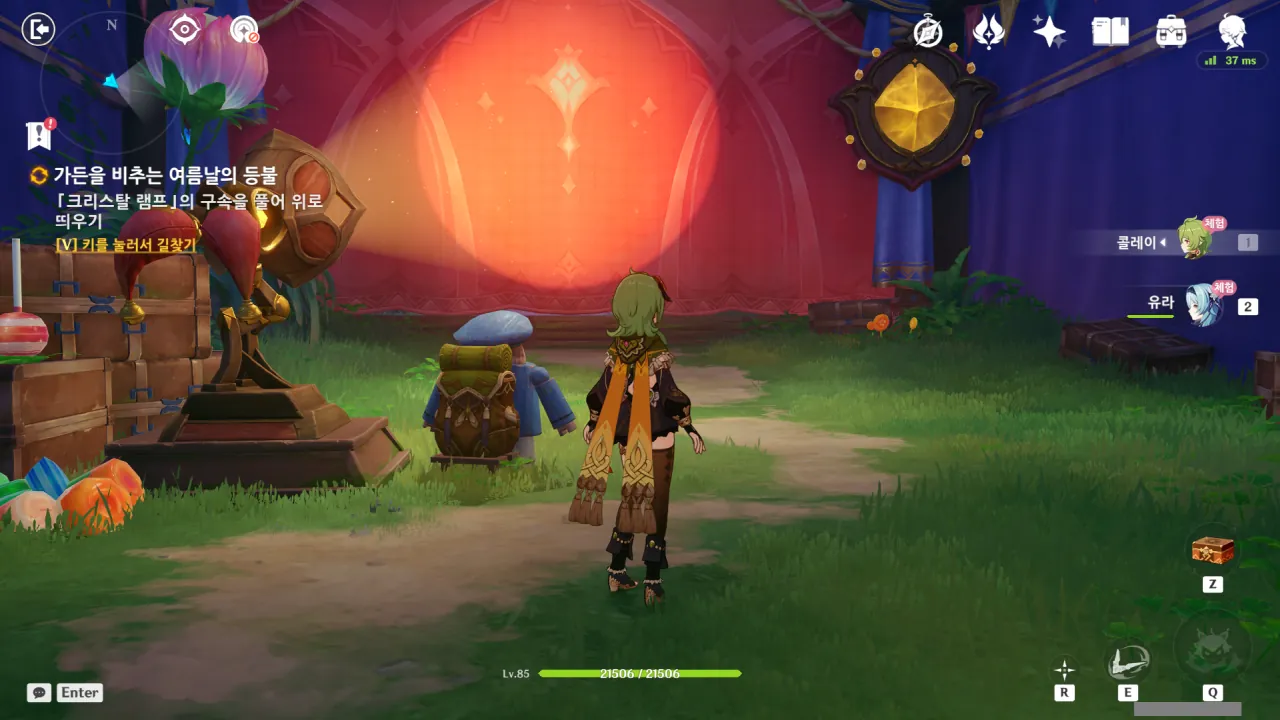Viewport: 1280px width, 720px height.
Task: Switch to party member Collei
Action: click(1192, 241)
